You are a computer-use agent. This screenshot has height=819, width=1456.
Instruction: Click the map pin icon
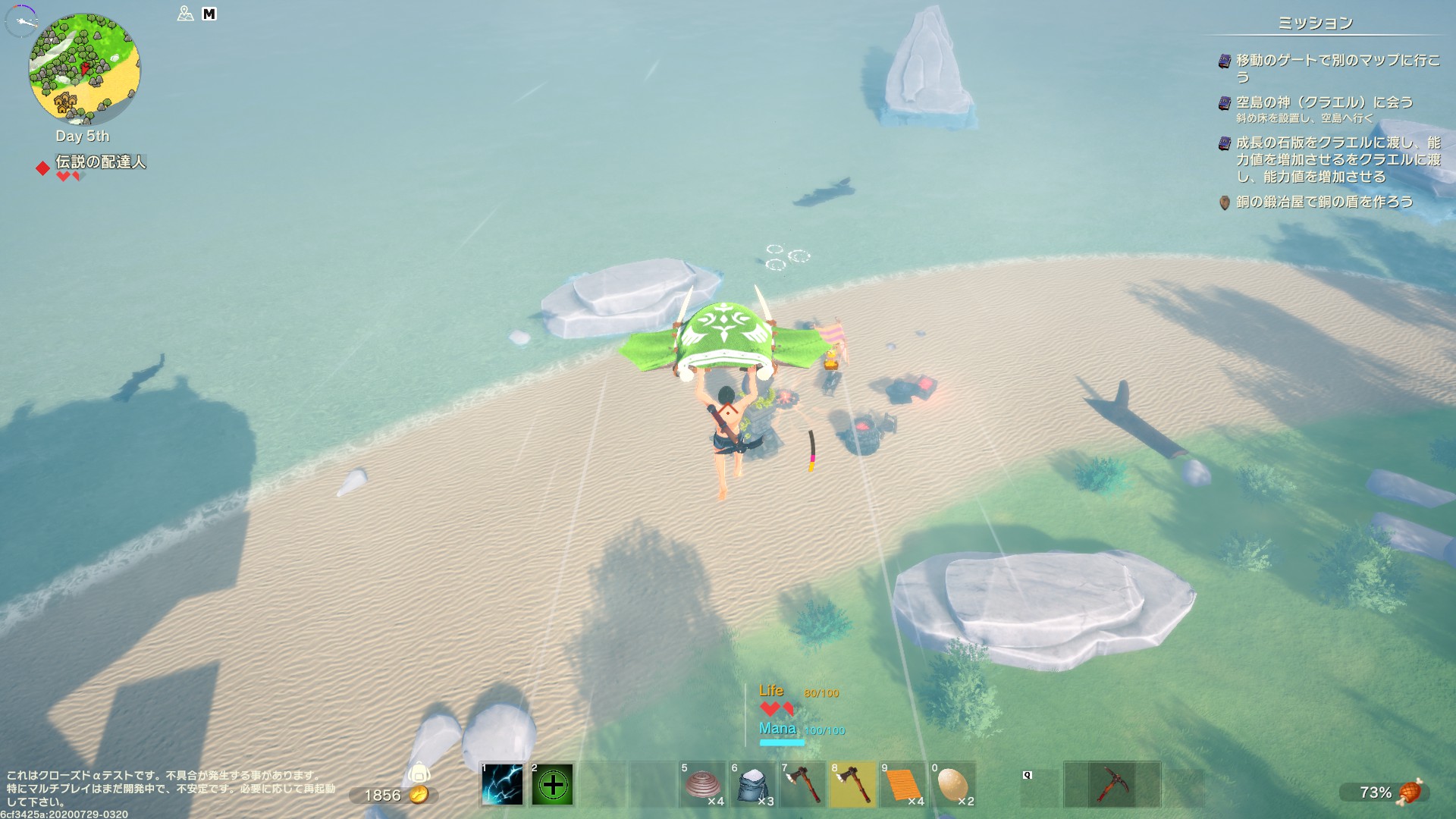click(185, 14)
